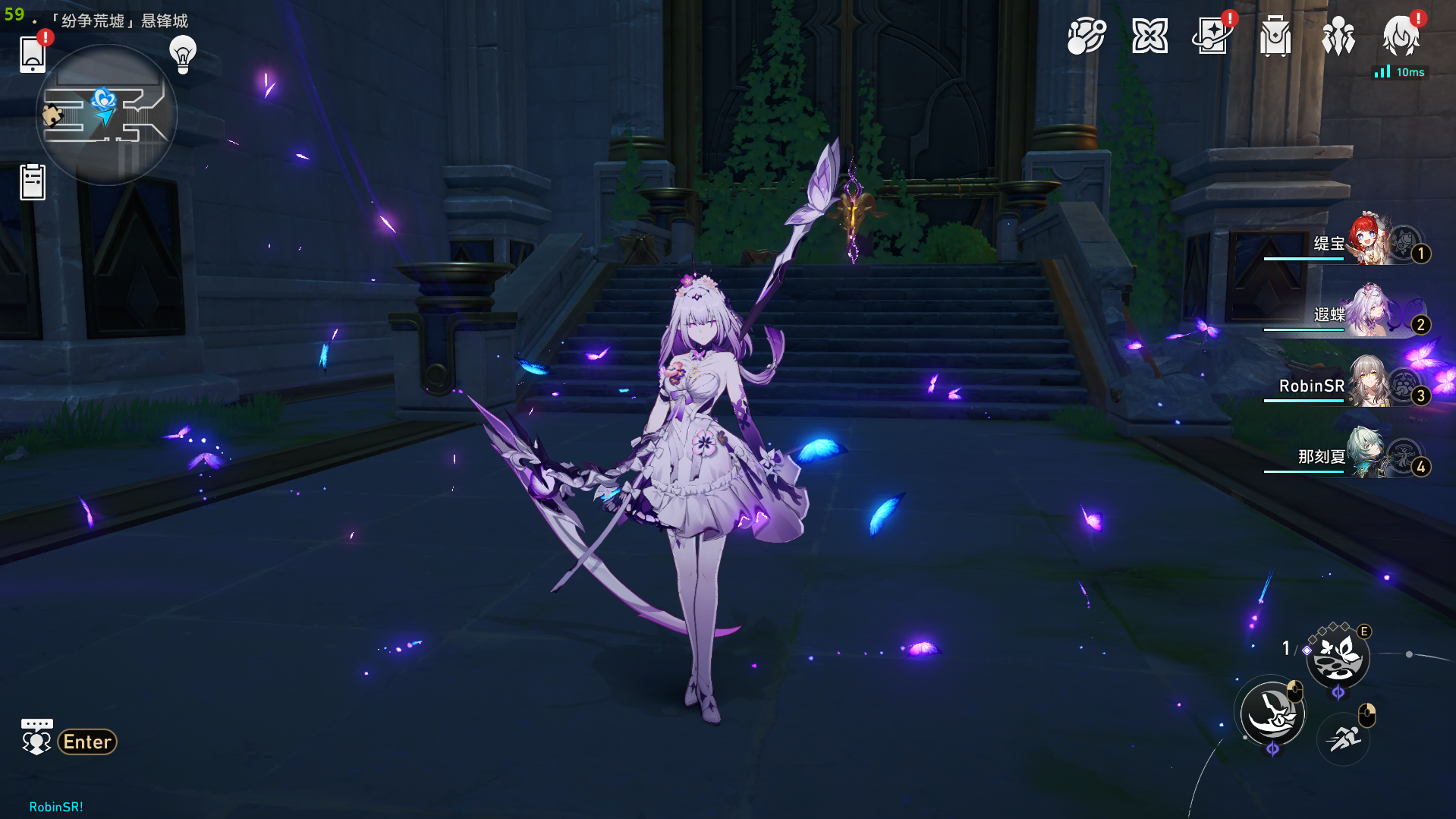This screenshot has width=1456, height=819.
Task: Activate the butterfly technique skill
Action: (x=1338, y=657)
